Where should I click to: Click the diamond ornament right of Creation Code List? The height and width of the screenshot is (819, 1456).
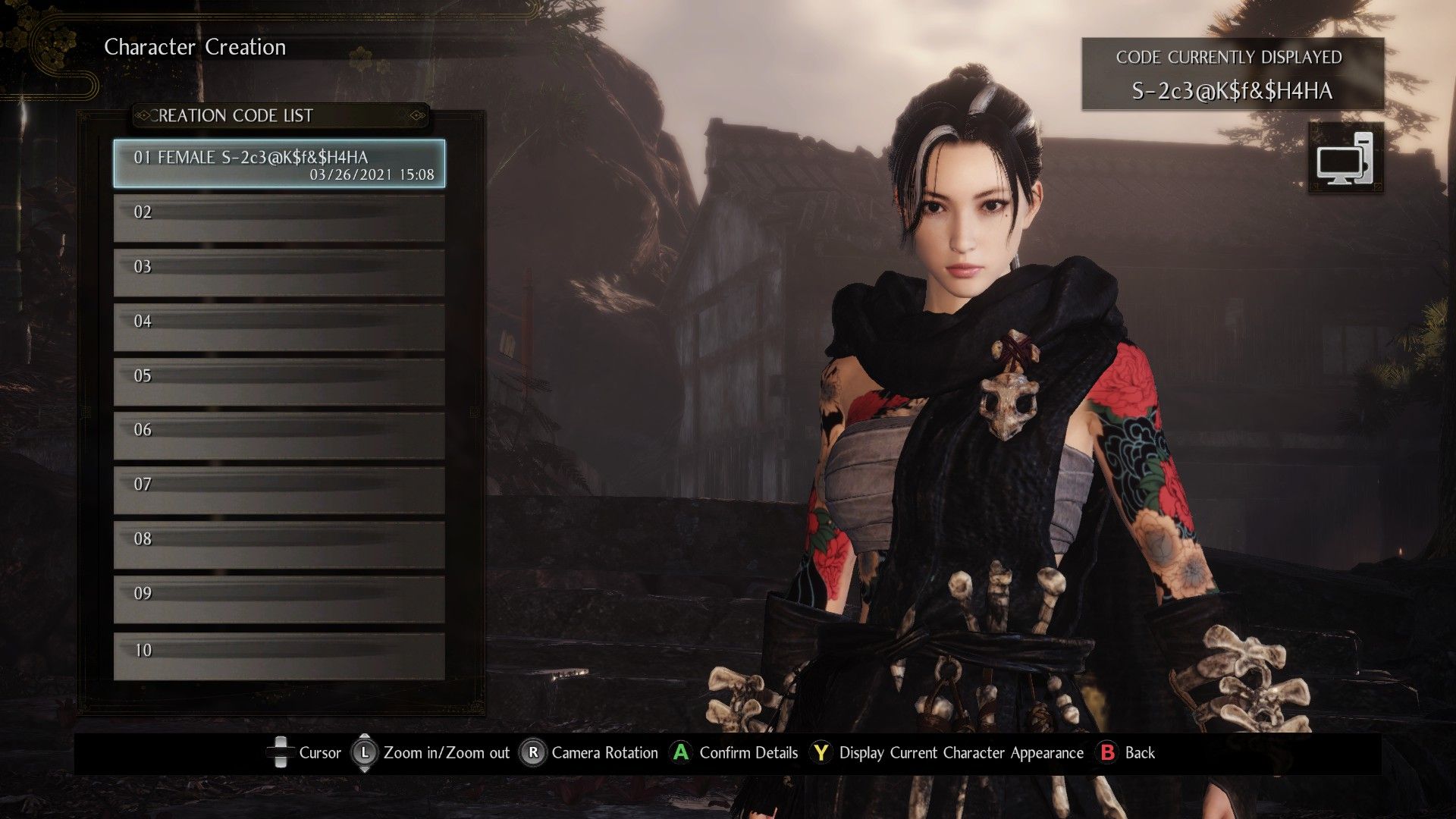[x=416, y=115]
